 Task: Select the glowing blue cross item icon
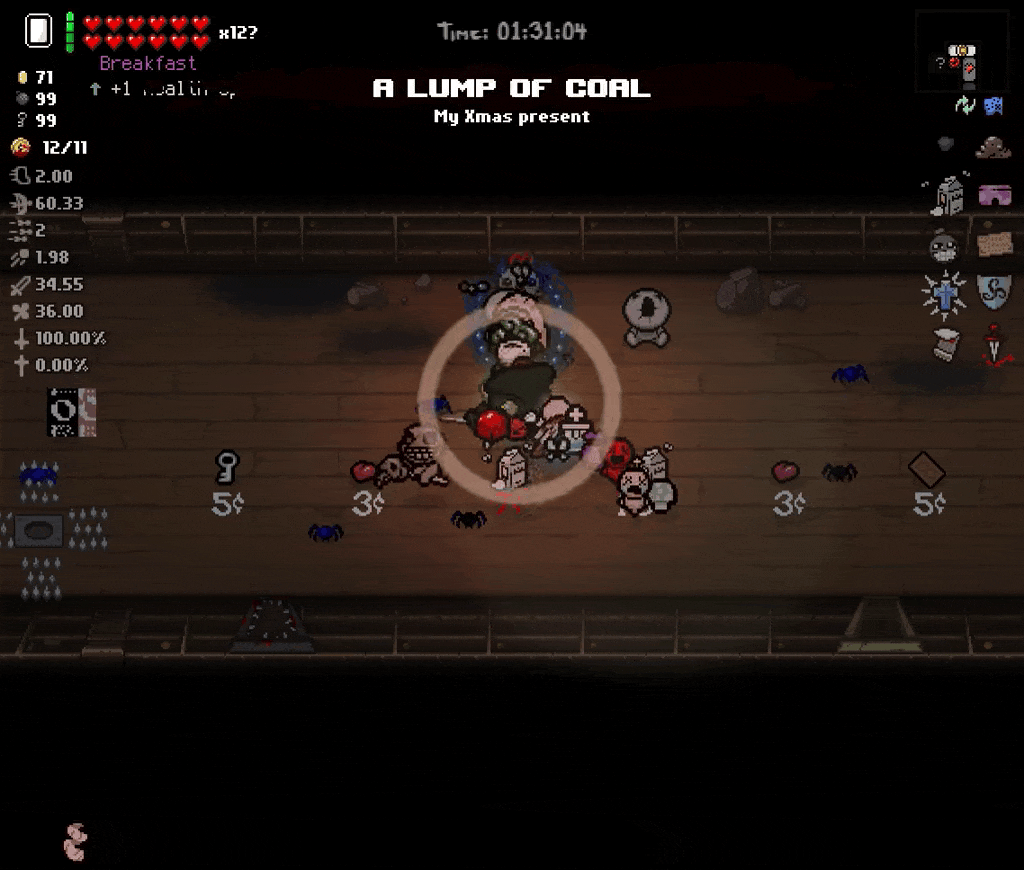tap(944, 293)
